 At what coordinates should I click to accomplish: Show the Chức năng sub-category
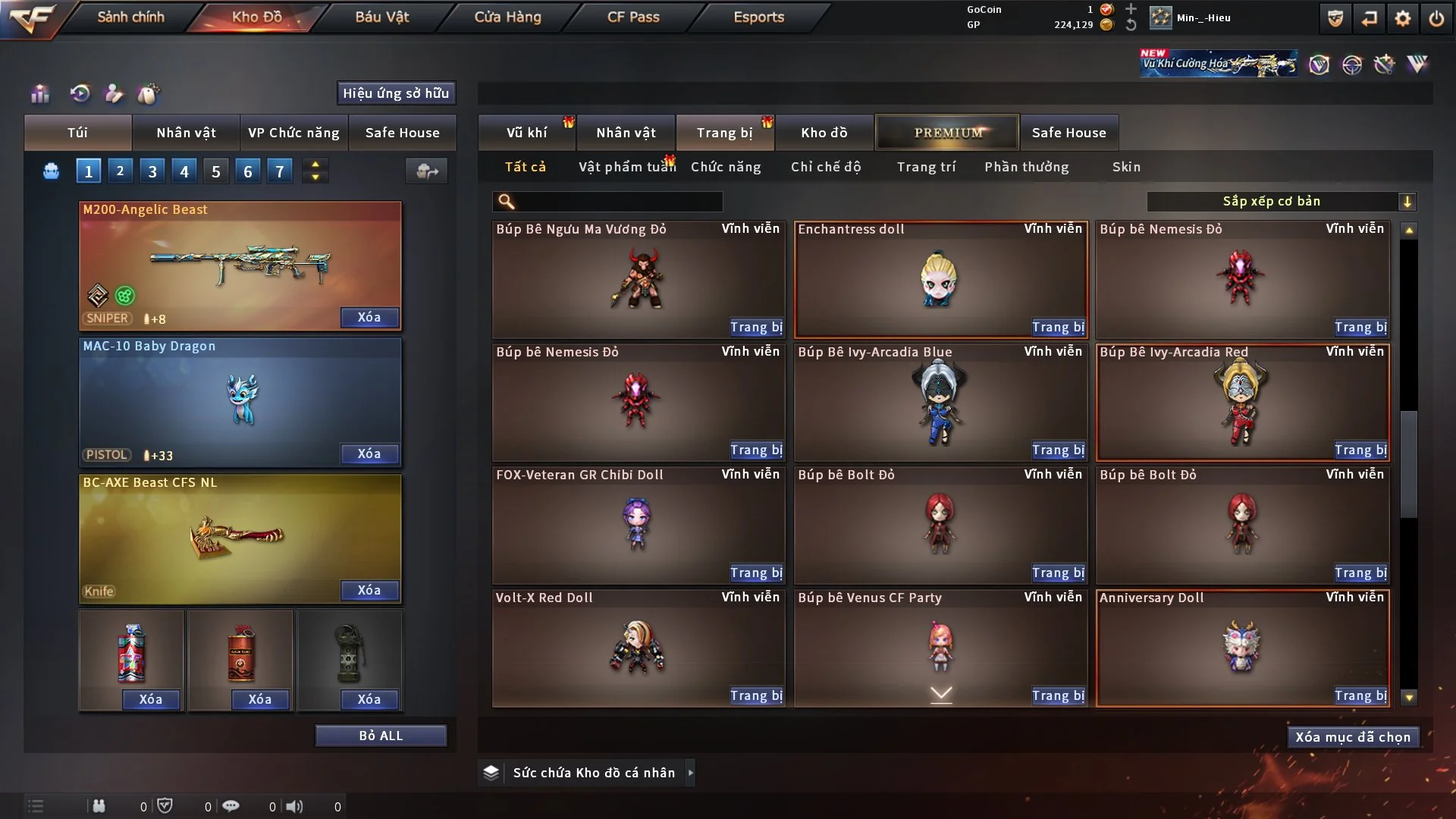coord(726,167)
